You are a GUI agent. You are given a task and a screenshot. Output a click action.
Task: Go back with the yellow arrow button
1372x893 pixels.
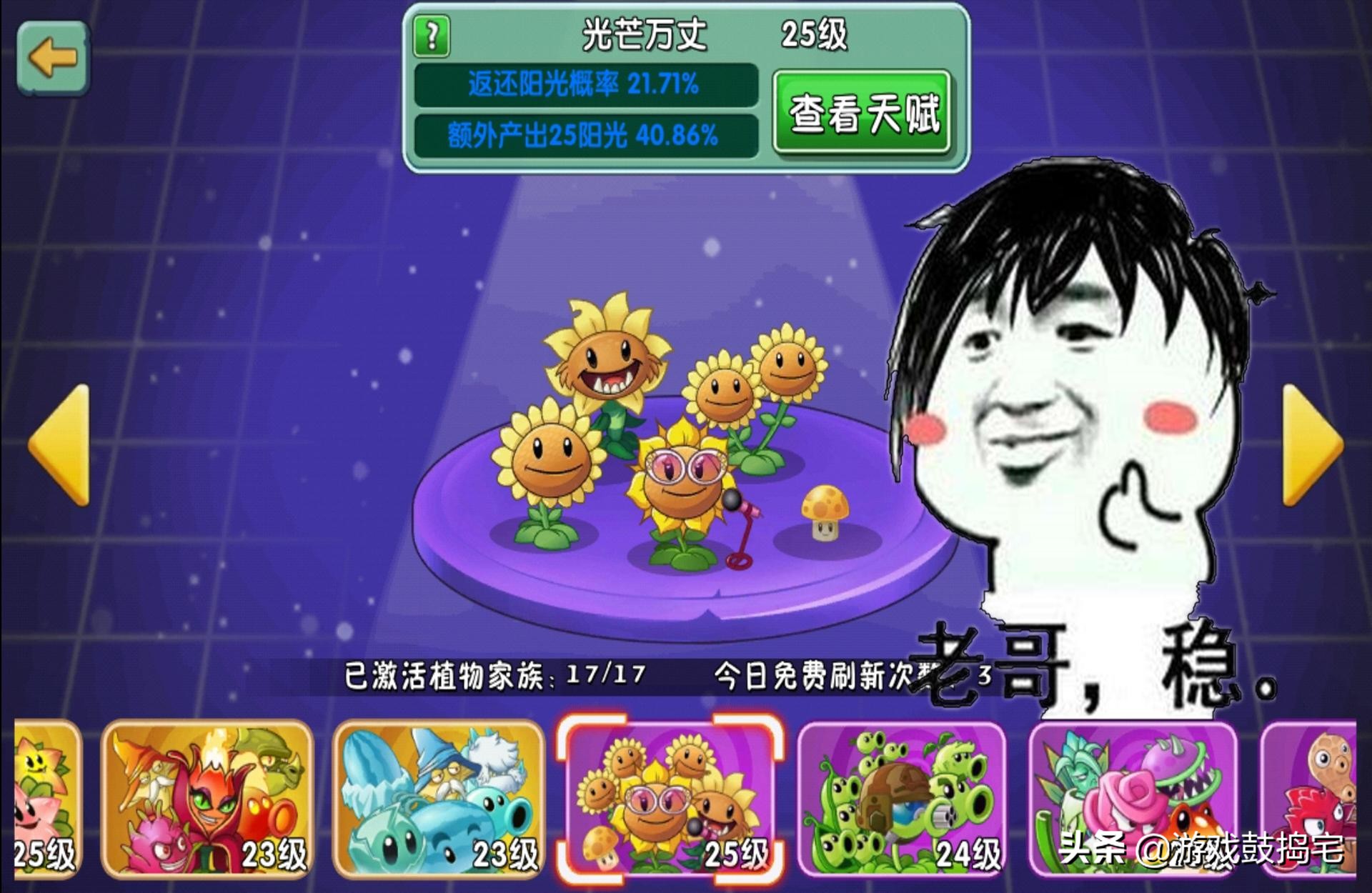53,58
